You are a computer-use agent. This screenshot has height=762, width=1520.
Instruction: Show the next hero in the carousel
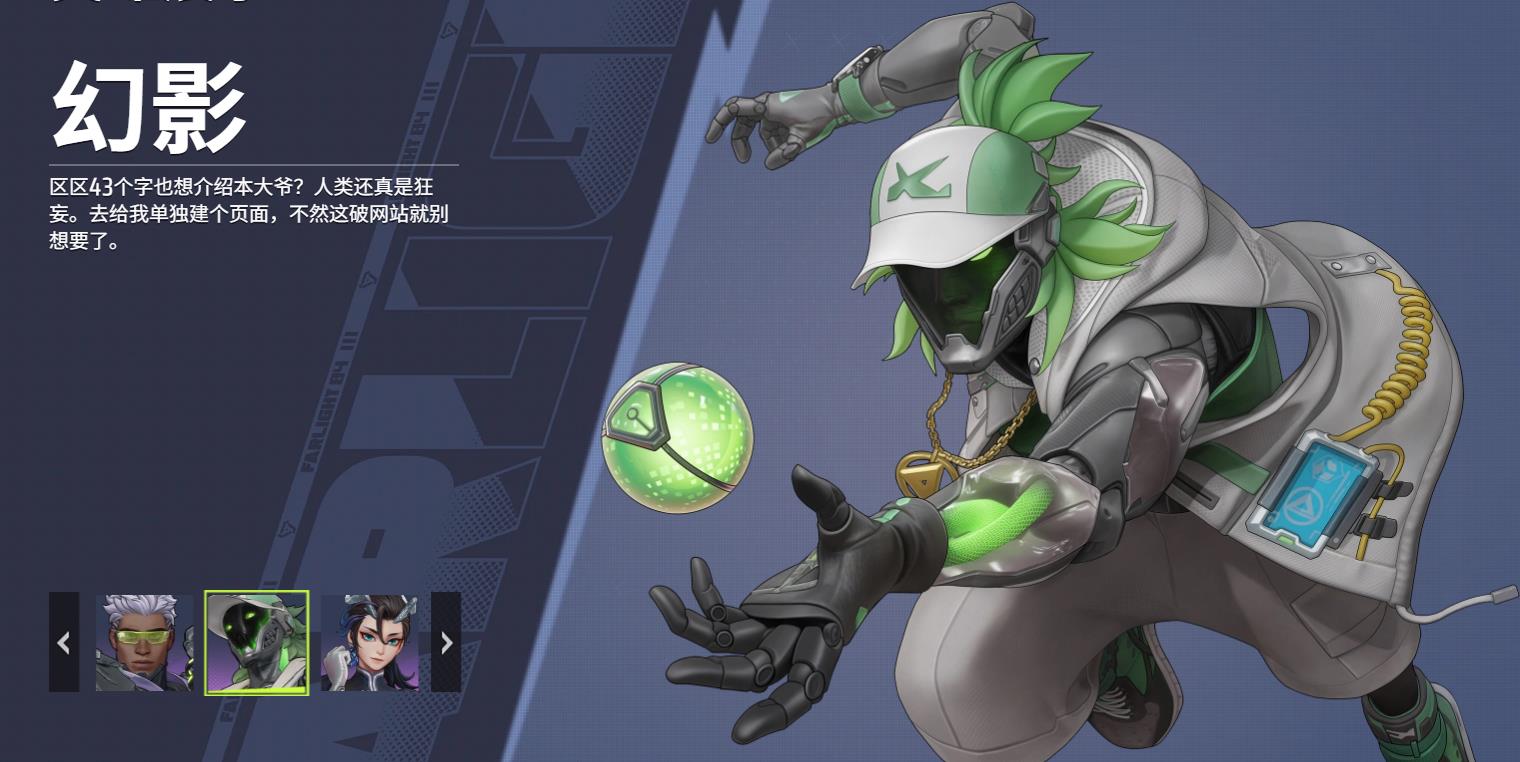[446, 642]
